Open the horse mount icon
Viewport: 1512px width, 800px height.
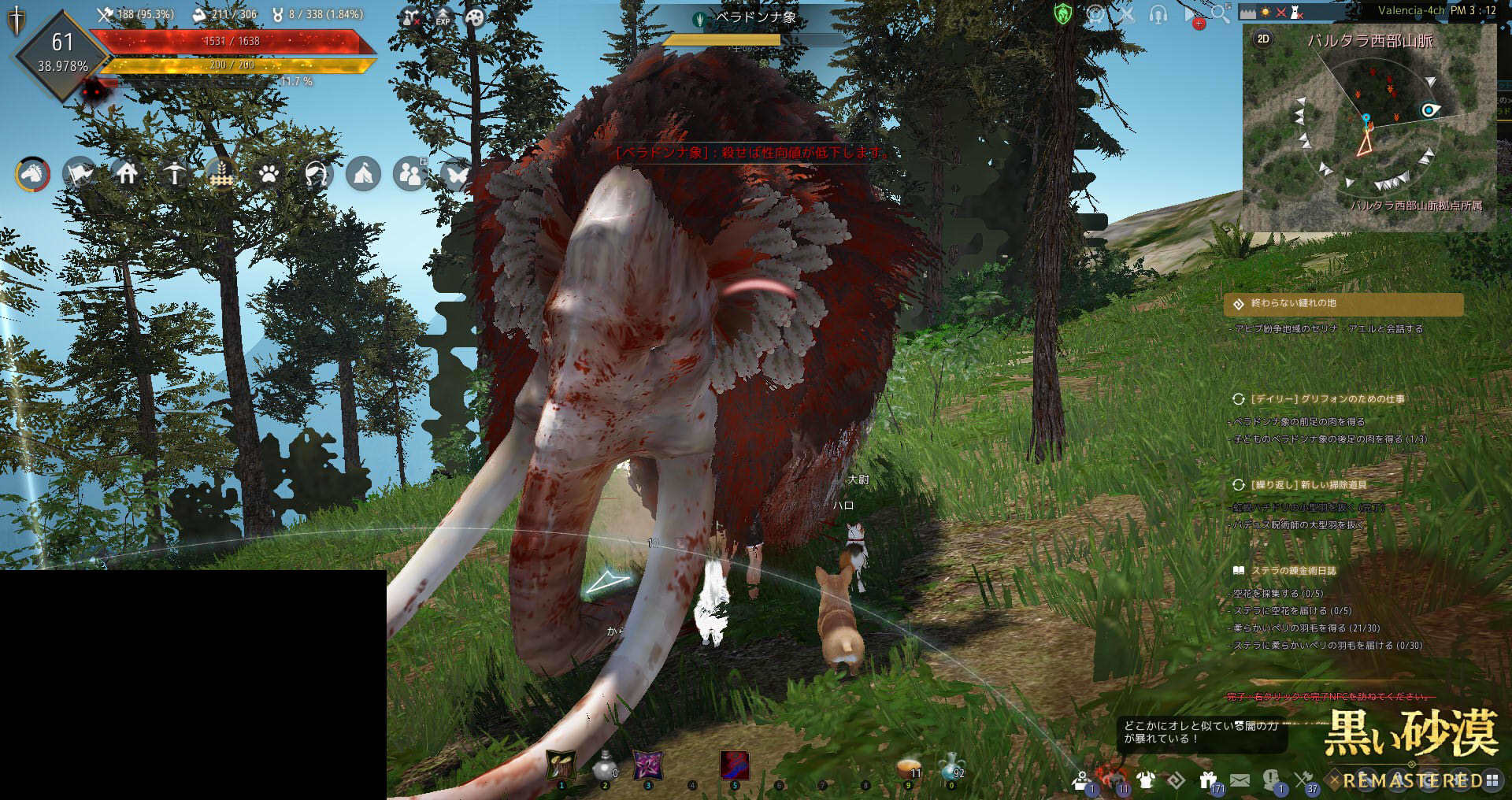[x=32, y=173]
